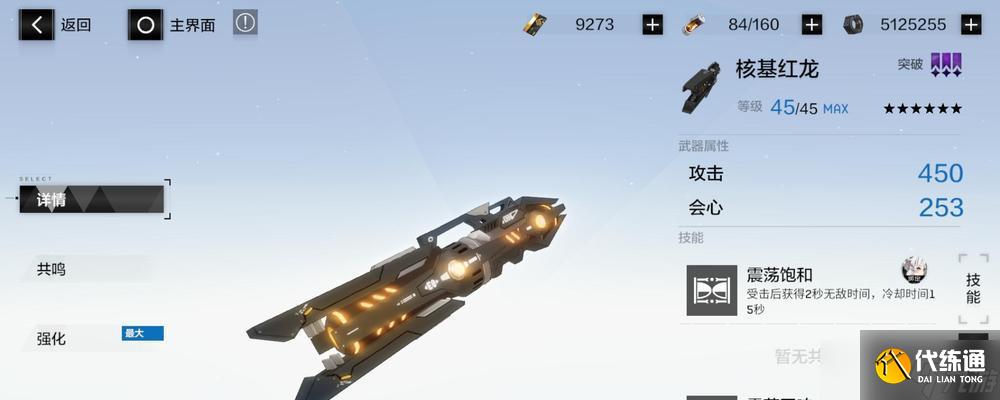The width and height of the screenshot is (1000, 400).
Task: Add more of the 9273 black card currency
Action: coord(653,25)
